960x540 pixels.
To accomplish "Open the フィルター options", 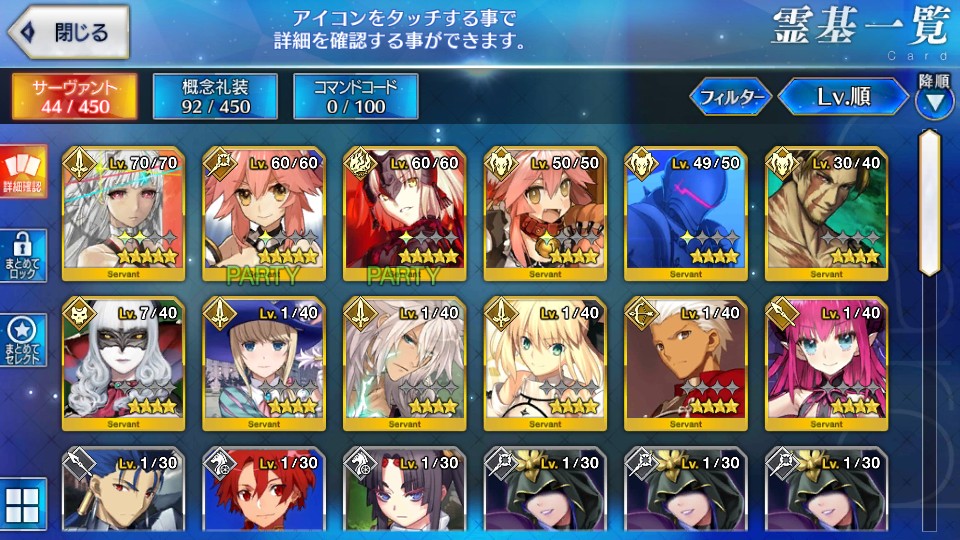I will point(729,97).
